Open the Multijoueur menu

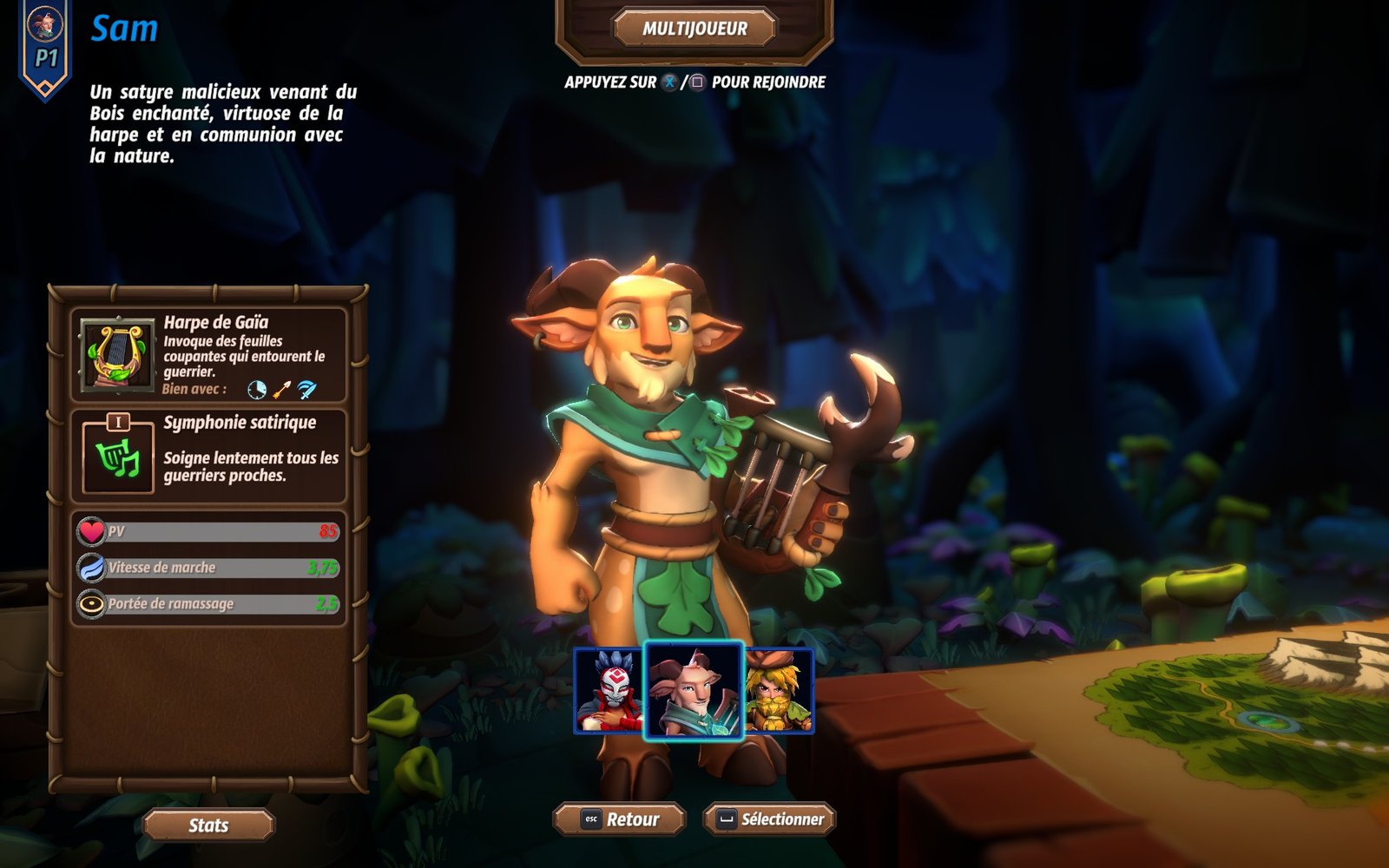pos(694,29)
